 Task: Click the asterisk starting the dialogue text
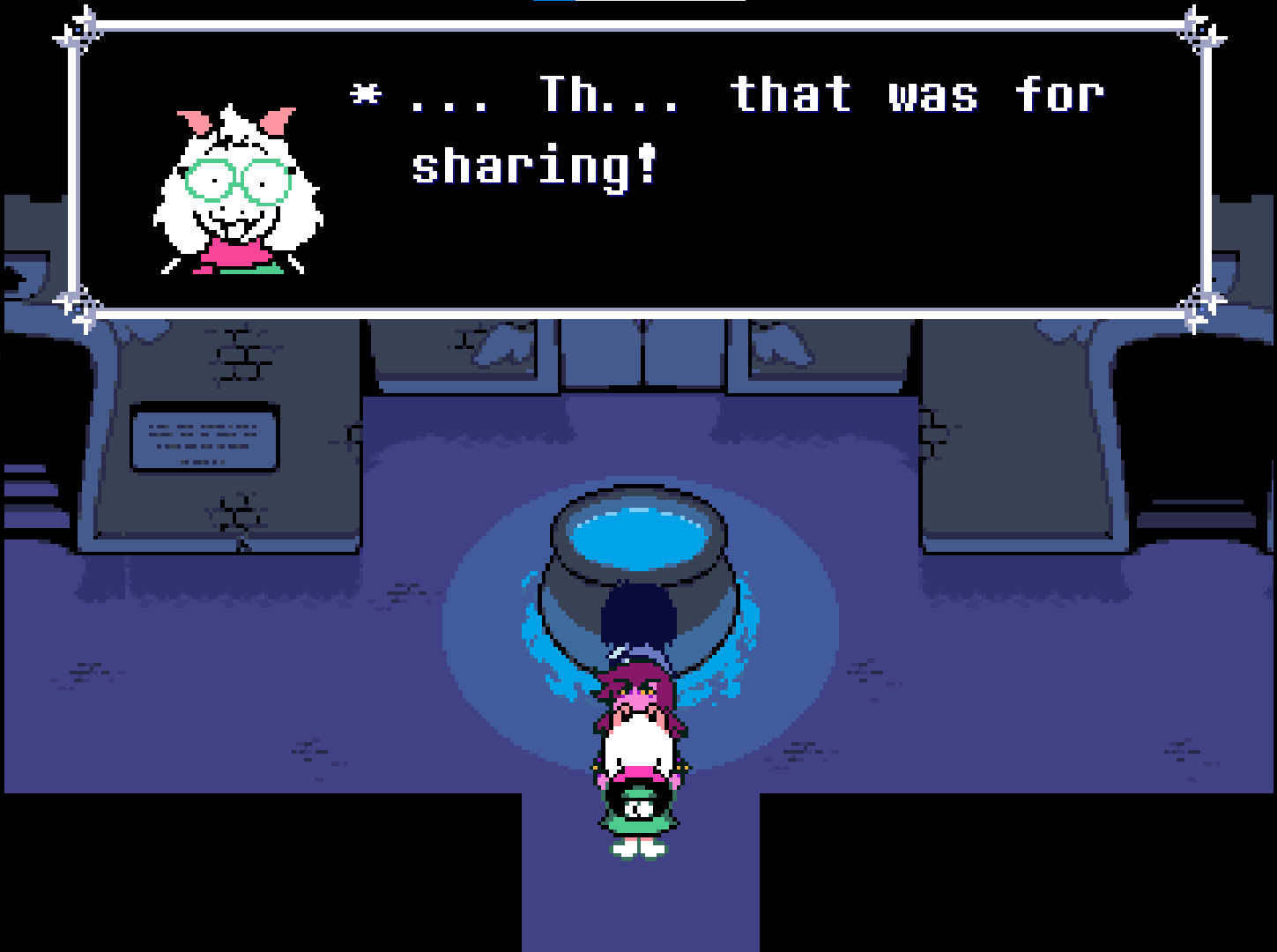[367, 93]
